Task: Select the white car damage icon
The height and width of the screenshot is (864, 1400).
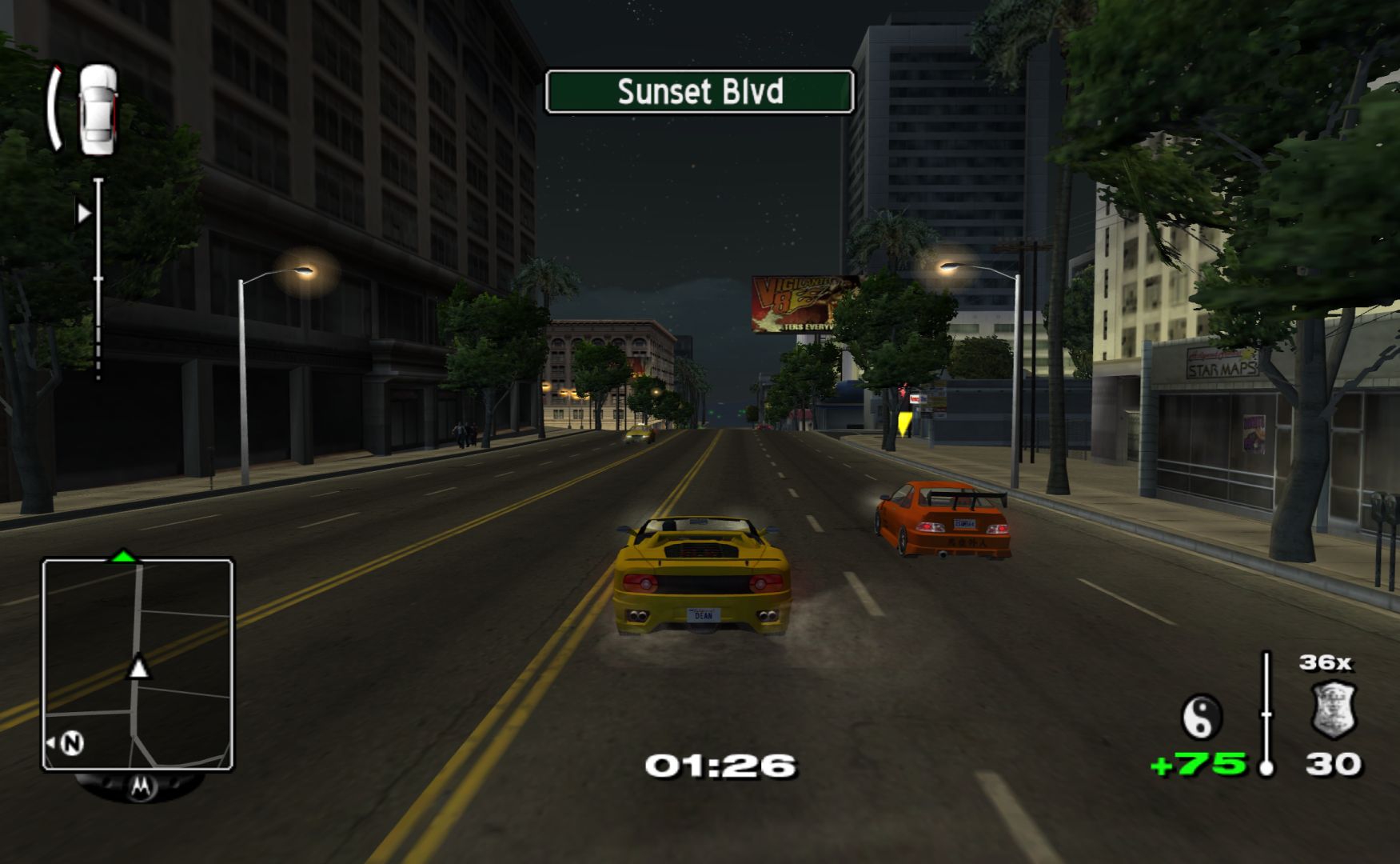Action: 98,110
